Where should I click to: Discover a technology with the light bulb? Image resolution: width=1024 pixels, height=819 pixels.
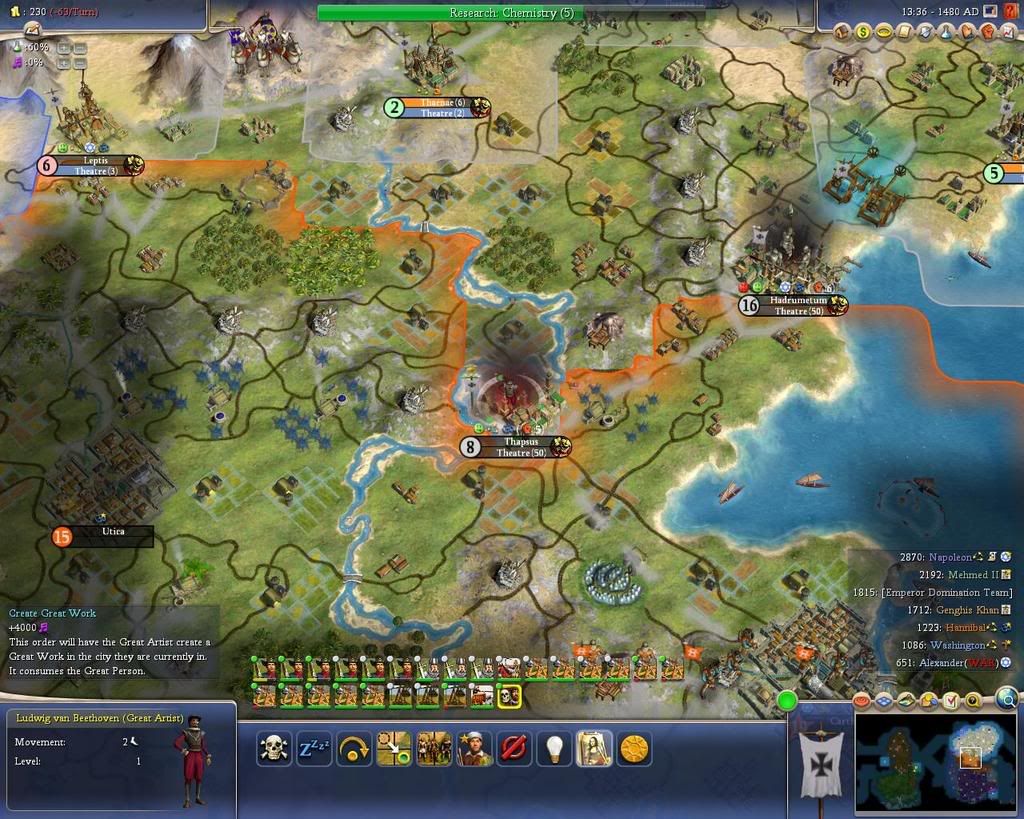click(x=554, y=748)
